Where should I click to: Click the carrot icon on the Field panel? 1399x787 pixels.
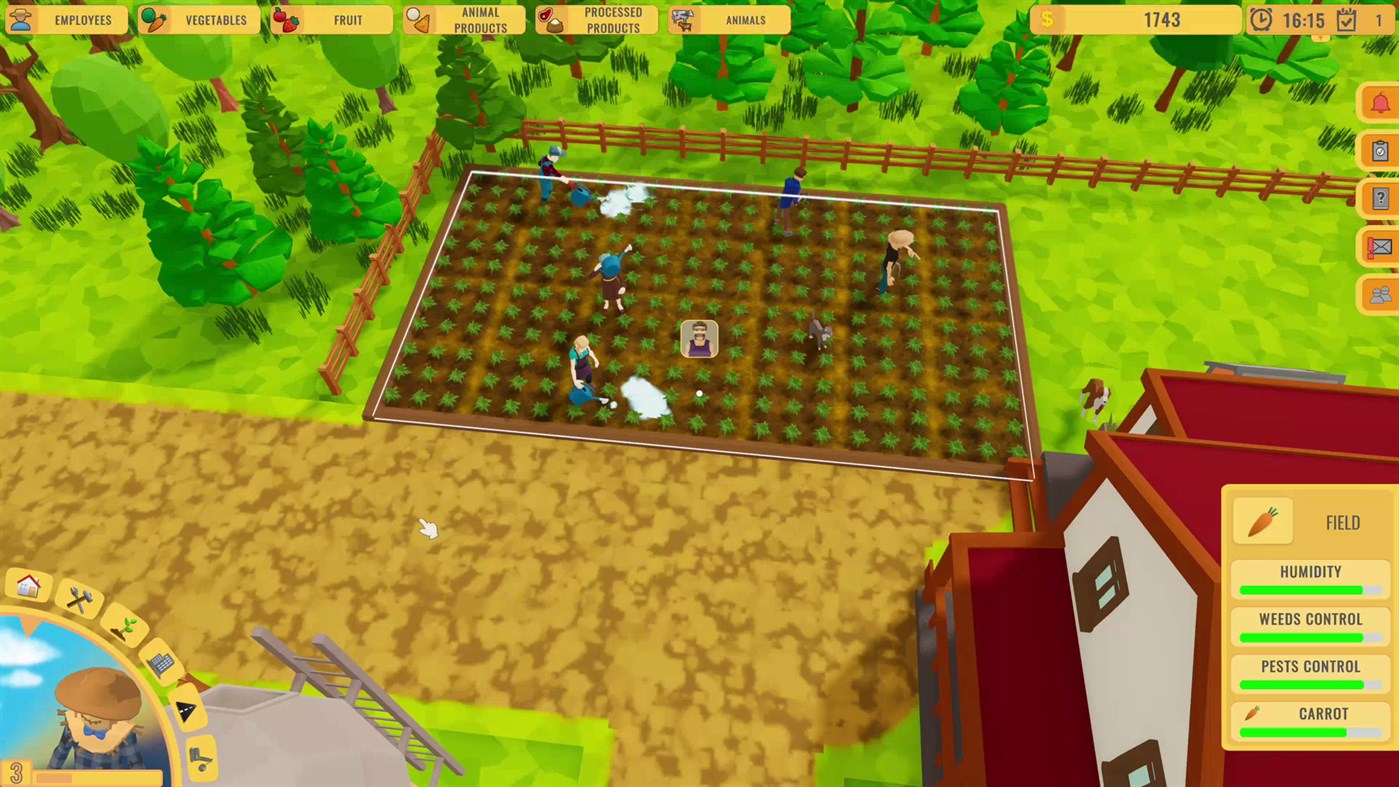(x=1262, y=521)
